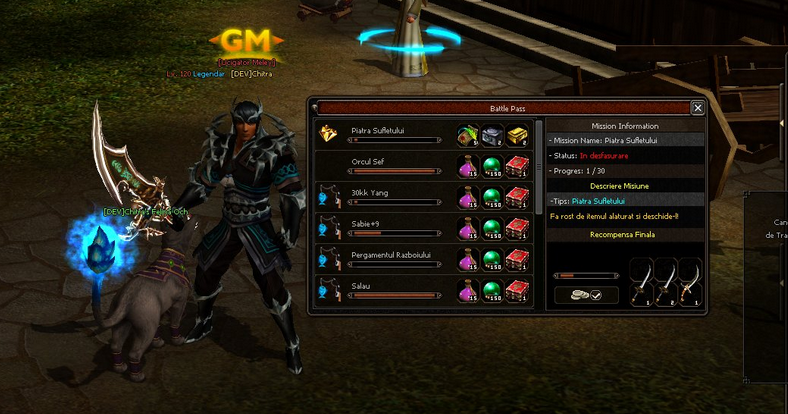Inspect the purple potion reward for Orcul Sef
This screenshot has width=788, height=414.
click(467, 166)
